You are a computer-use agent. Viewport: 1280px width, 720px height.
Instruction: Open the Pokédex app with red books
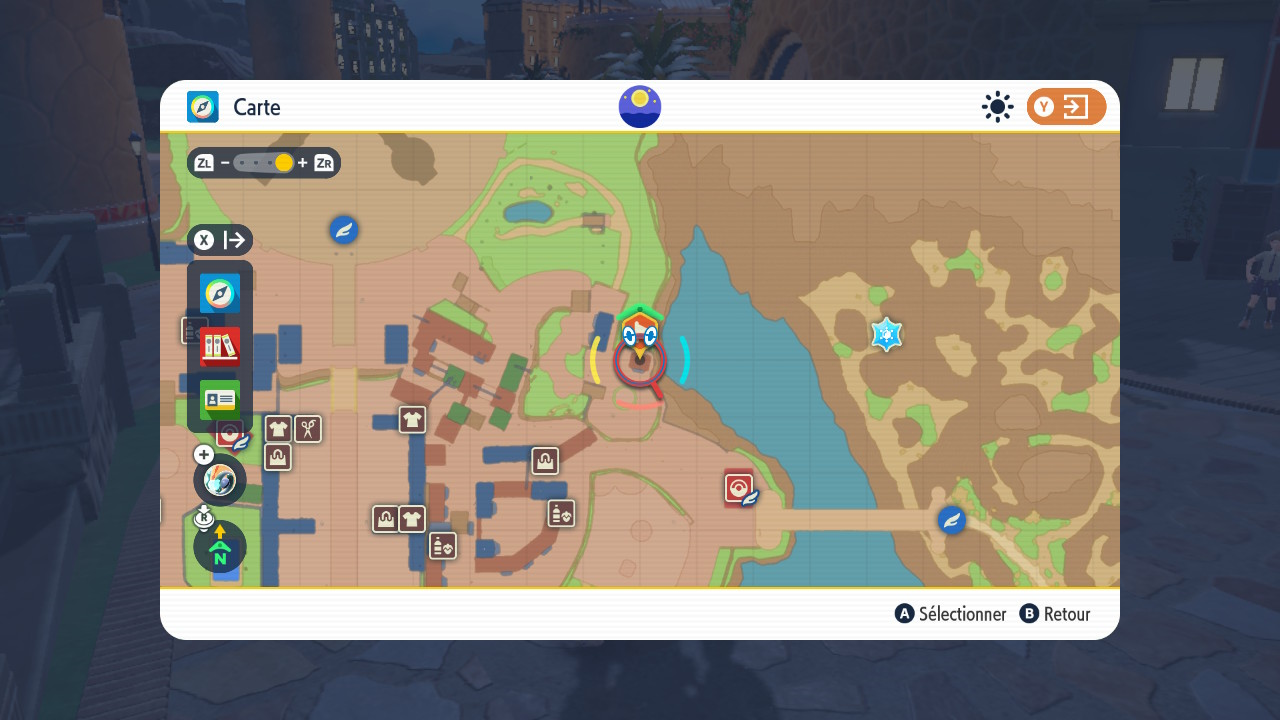click(x=220, y=347)
